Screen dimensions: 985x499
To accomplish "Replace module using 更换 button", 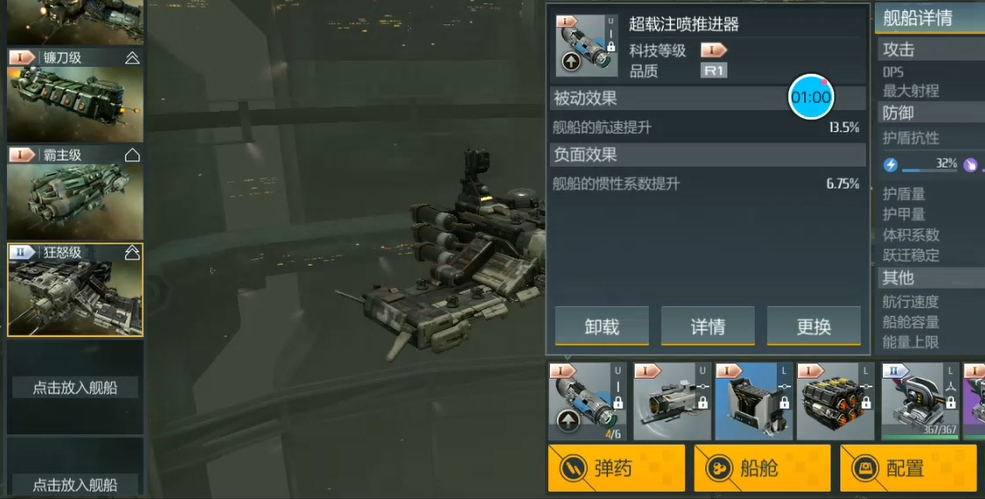I will pos(814,326).
